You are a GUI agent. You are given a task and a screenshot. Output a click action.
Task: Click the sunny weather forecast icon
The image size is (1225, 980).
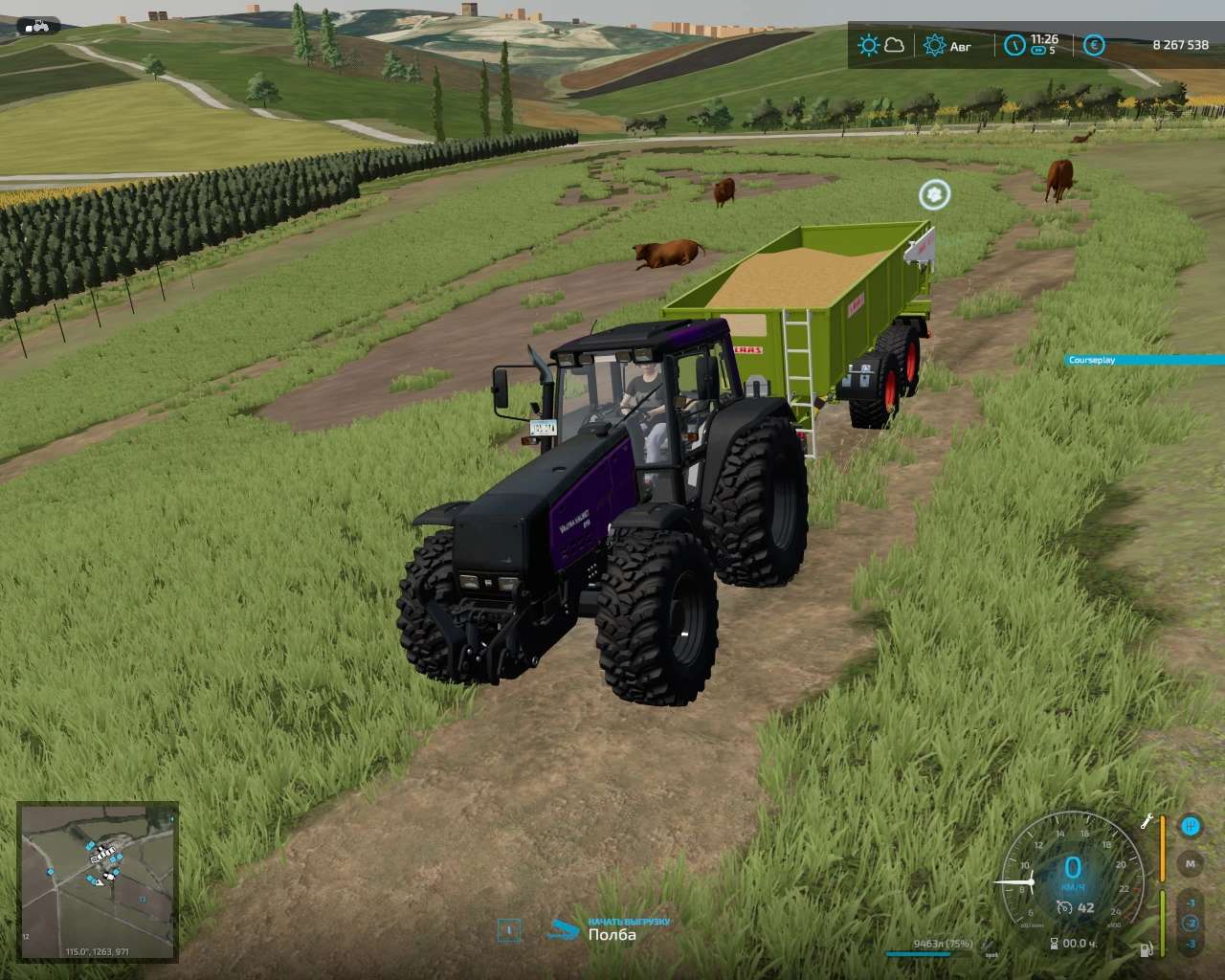[869, 45]
